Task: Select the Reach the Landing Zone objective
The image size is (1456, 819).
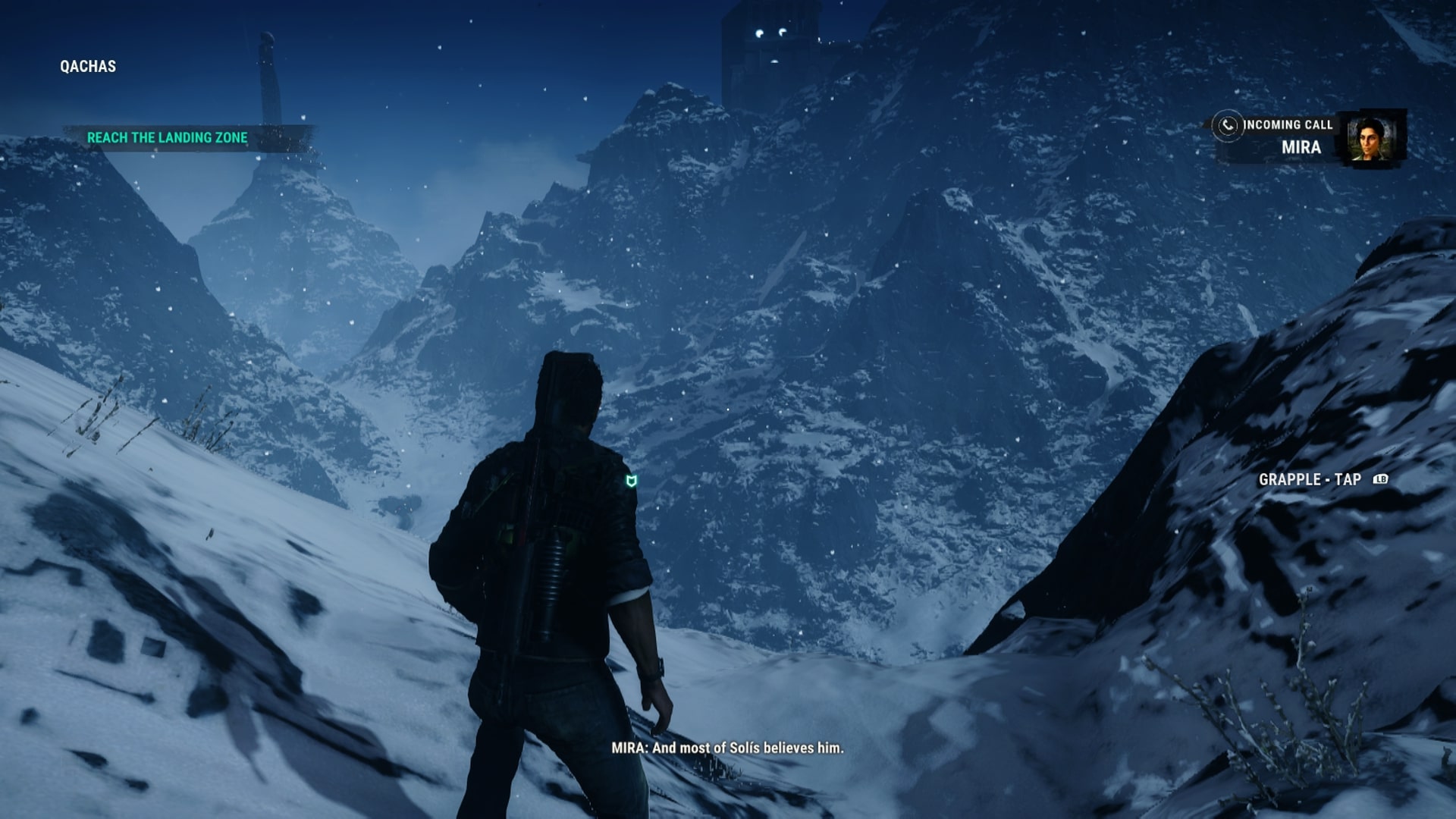Action: click(x=167, y=138)
